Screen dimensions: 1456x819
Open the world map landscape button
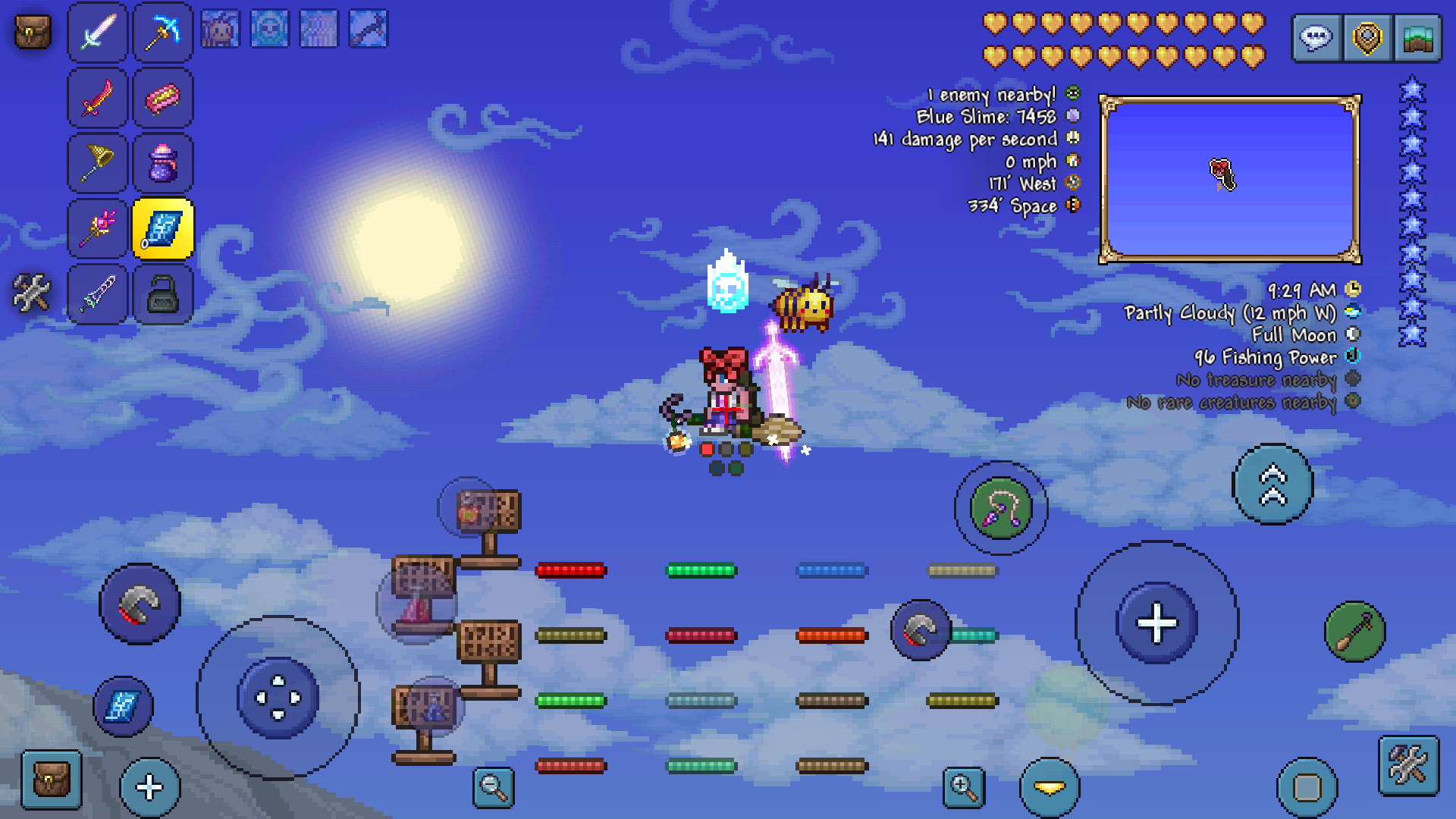click(x=1417, y=38)
